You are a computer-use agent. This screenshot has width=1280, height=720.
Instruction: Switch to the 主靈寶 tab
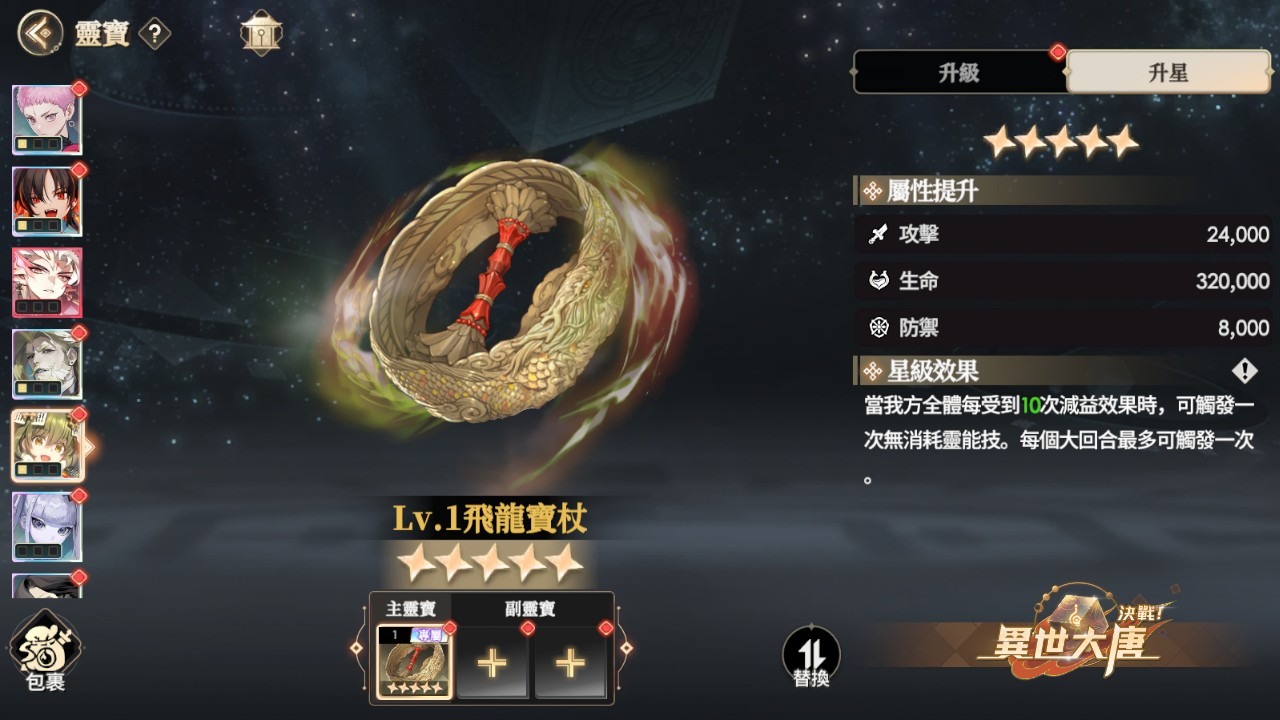(412, 609)
